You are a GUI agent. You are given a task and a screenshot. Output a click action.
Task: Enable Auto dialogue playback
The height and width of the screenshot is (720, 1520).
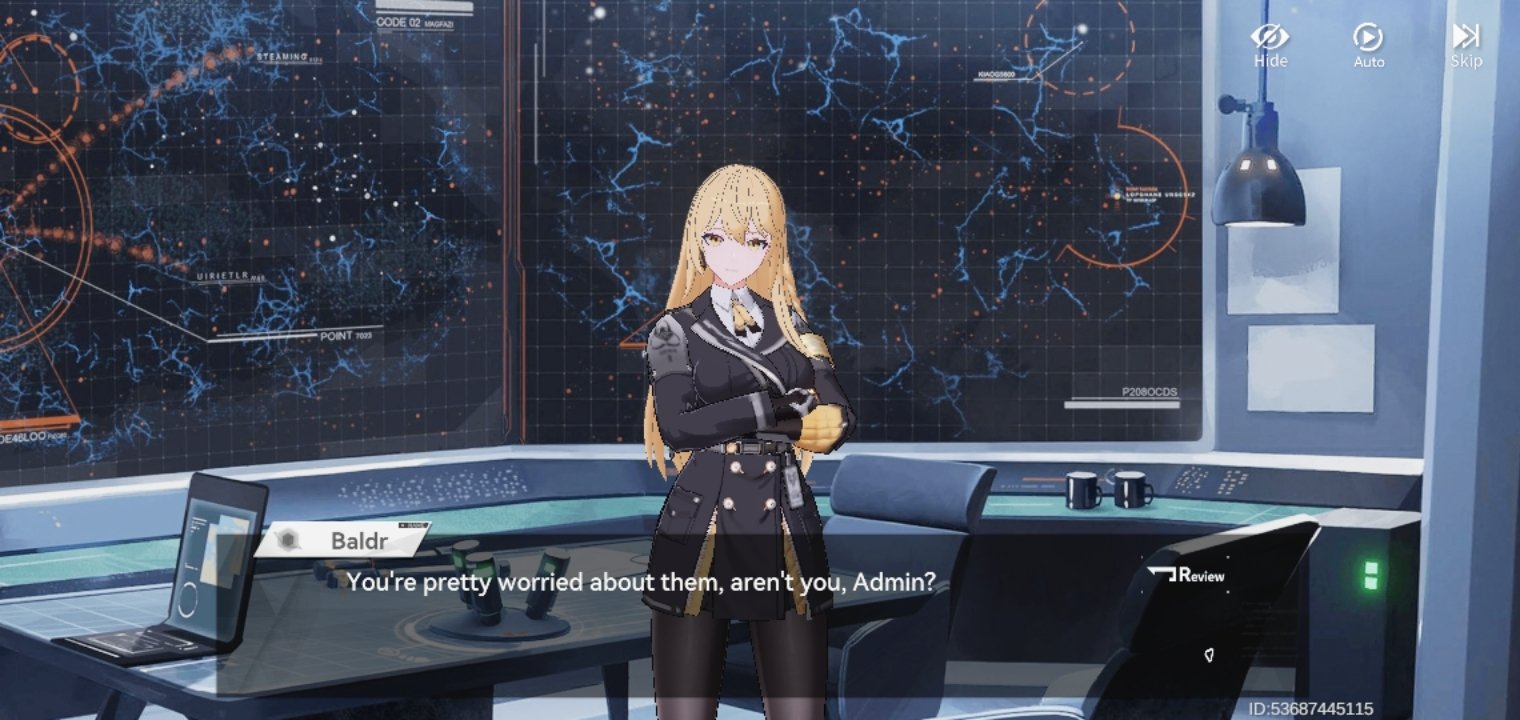(1368, 45)
